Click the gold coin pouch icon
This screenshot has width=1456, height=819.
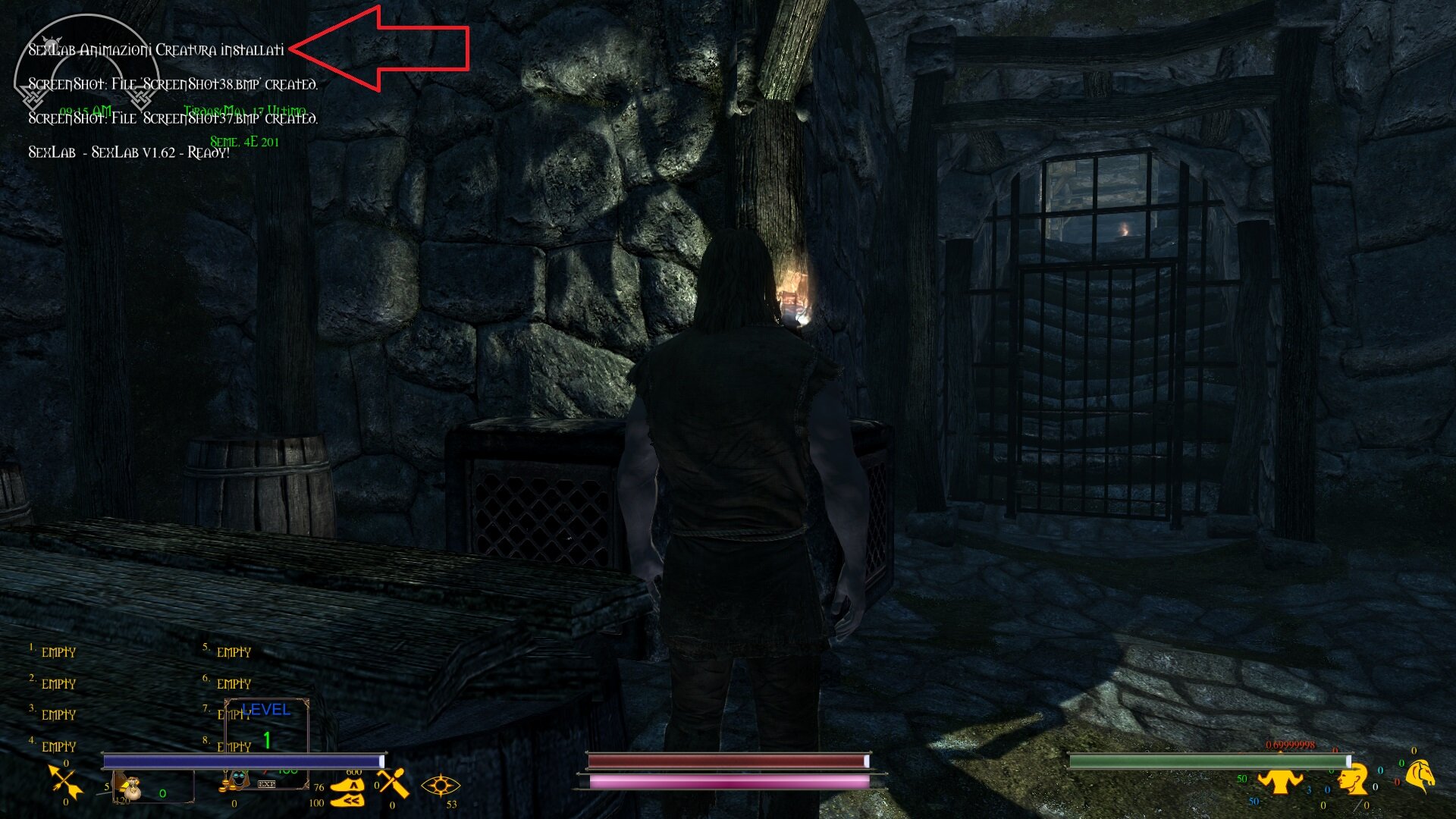(x=133, y=786)
